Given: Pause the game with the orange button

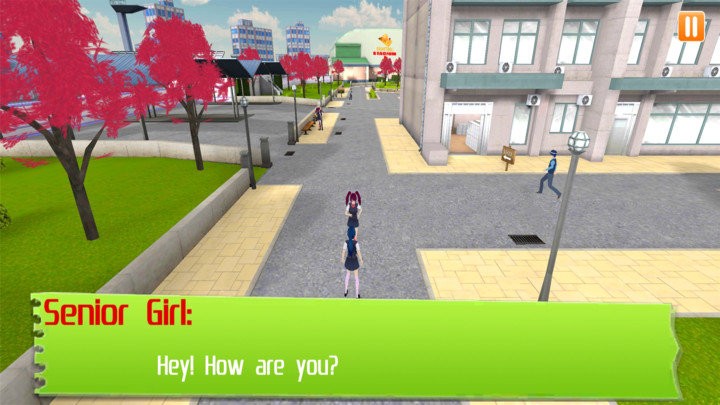Looking at the screenshot, I should pos(690,26).
